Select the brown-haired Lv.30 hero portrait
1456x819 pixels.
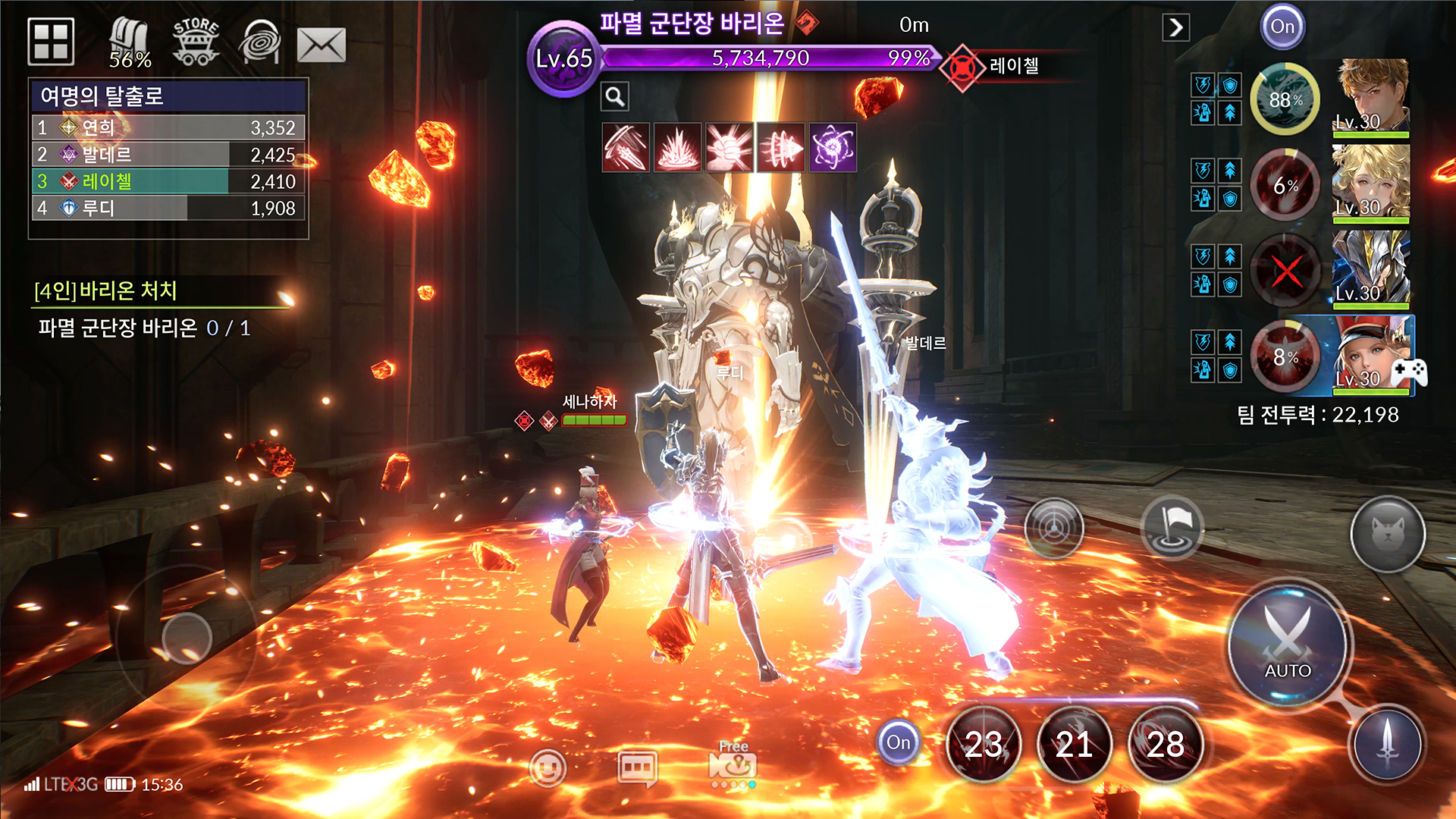coord(1370,97)
